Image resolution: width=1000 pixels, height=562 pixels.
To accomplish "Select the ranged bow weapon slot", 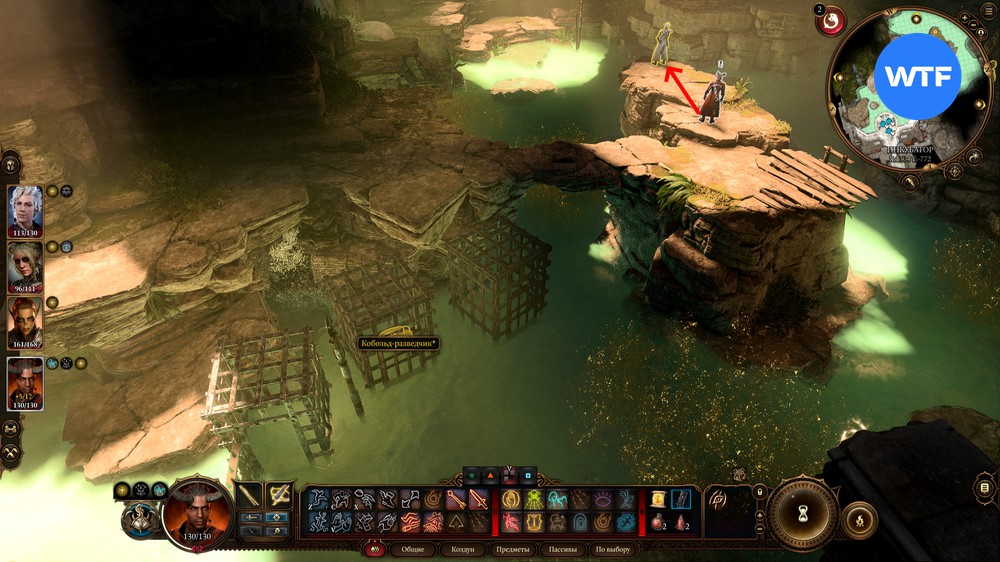I will pyautogui.click(x=280, y=495).
